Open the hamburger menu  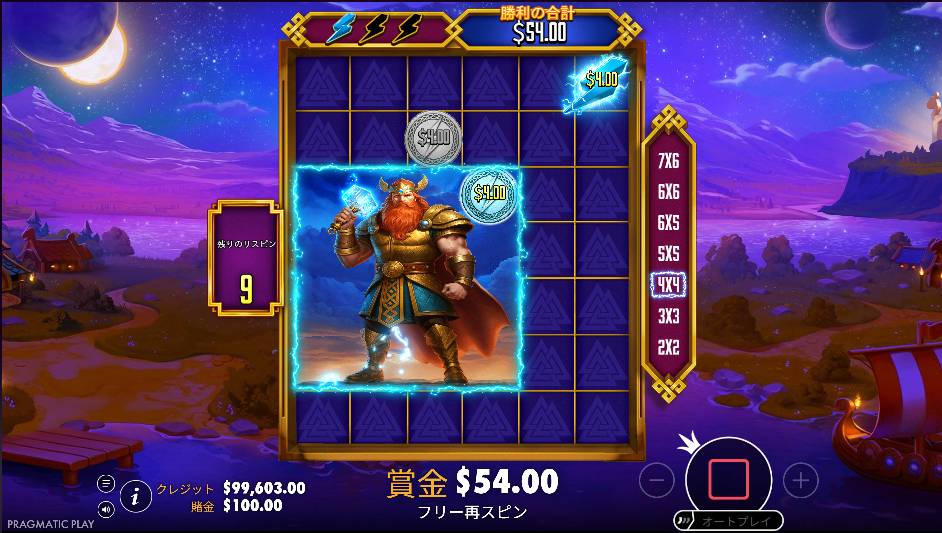(x=106, y=482)
